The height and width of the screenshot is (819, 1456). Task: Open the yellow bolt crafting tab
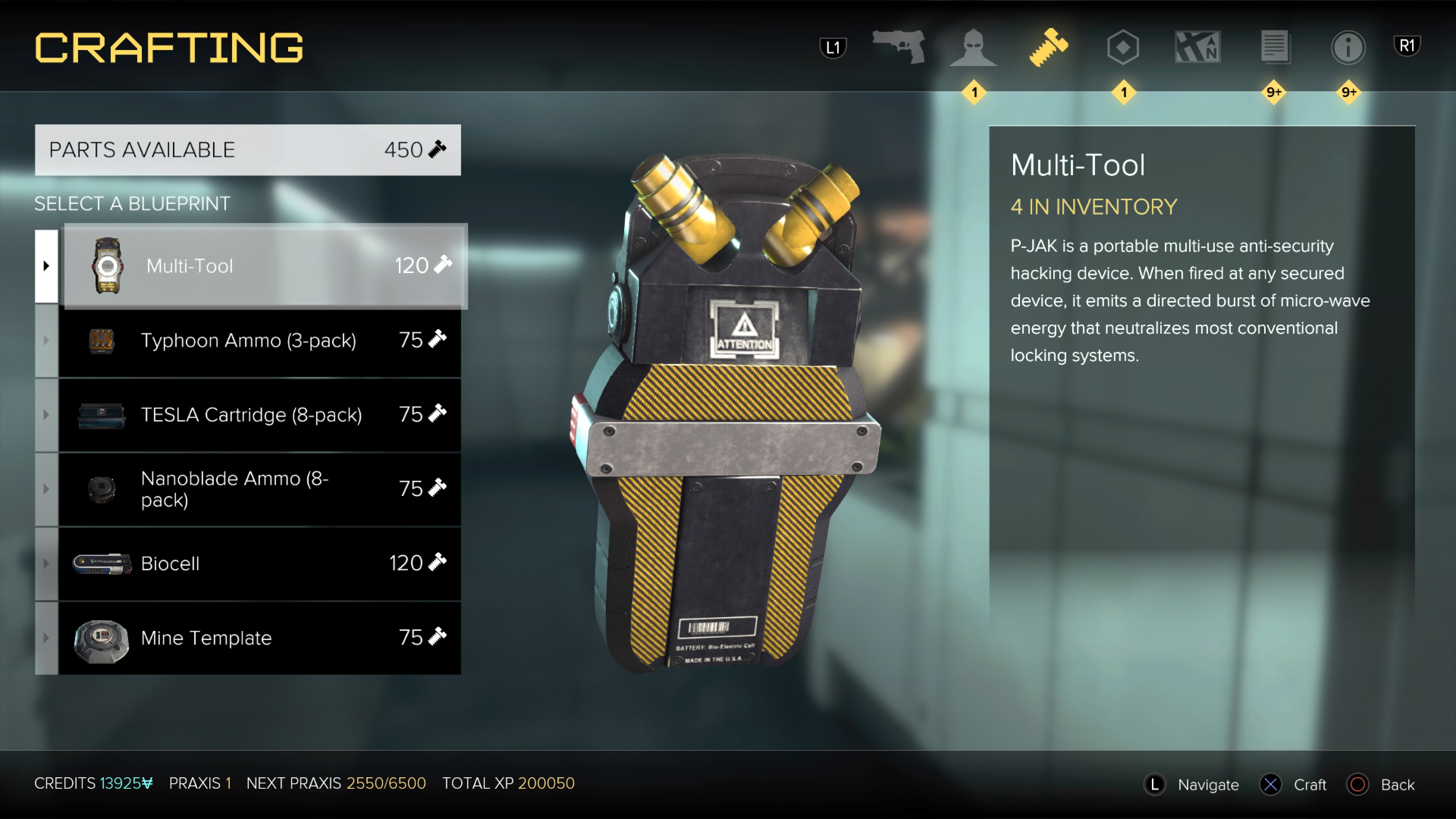[x=1048, y=47]
